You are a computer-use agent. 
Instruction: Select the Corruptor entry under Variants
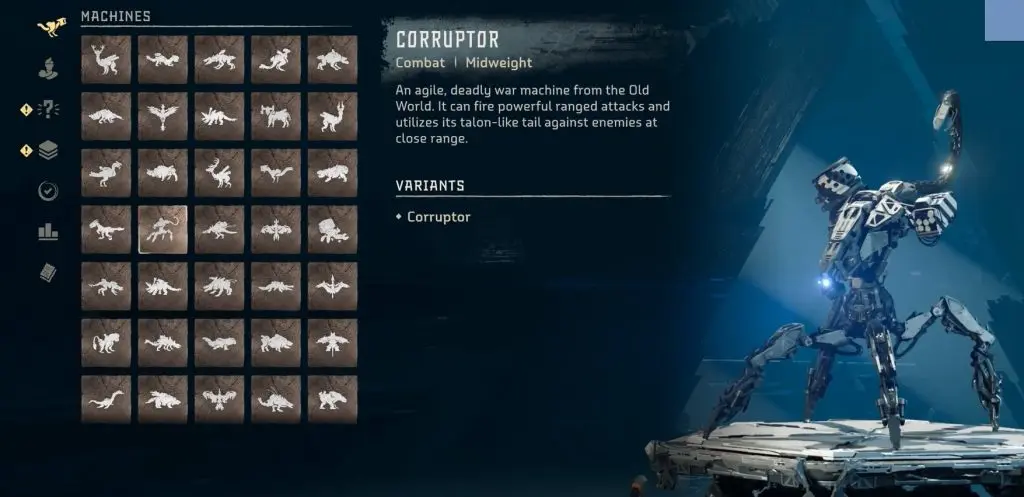[x=438, y=217]
